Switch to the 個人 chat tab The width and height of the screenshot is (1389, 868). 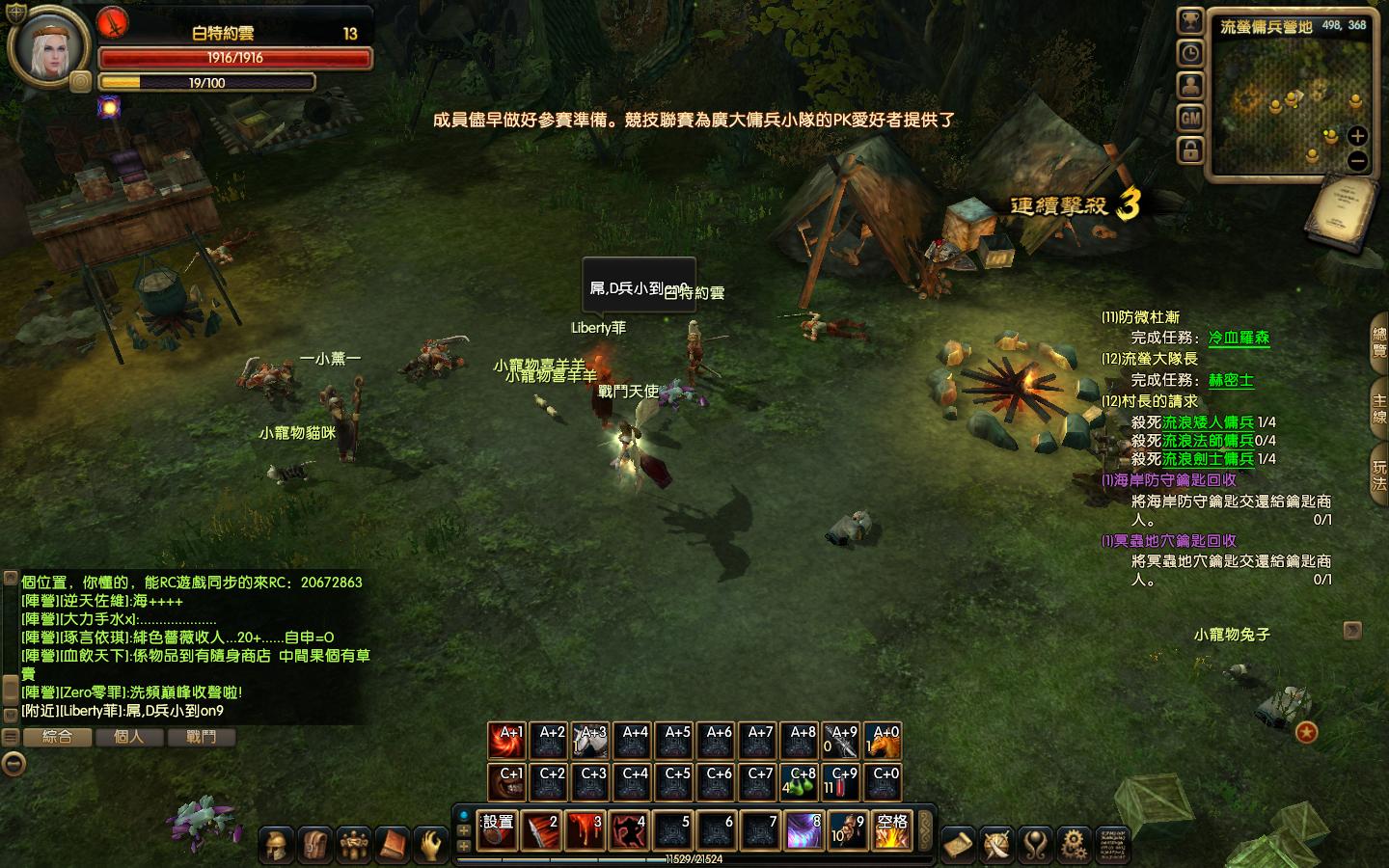(128, 737)
